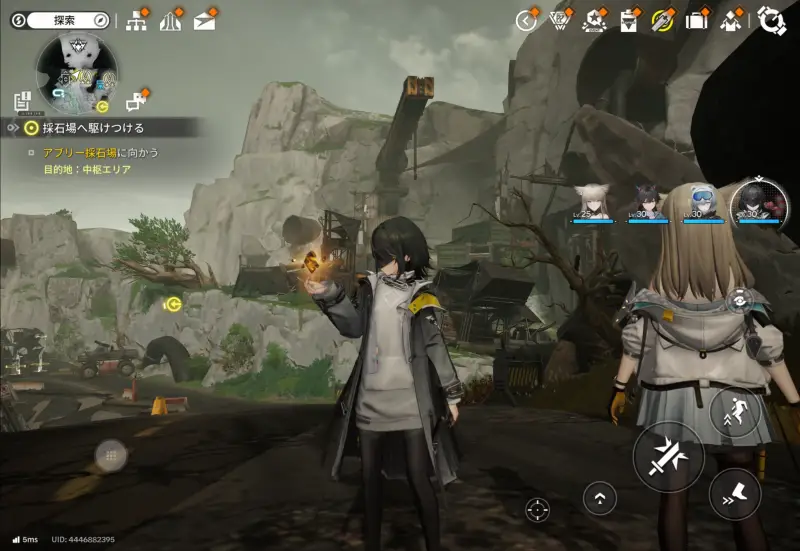Open the suitcase backpack icon

(696, 20)
